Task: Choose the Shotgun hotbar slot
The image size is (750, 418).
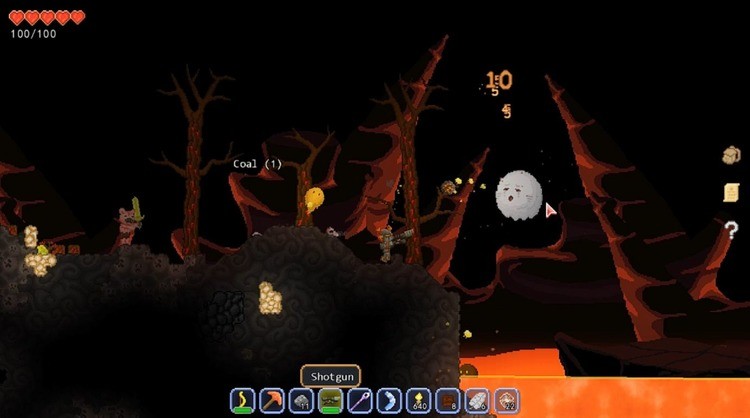Action: pos(330,401)
